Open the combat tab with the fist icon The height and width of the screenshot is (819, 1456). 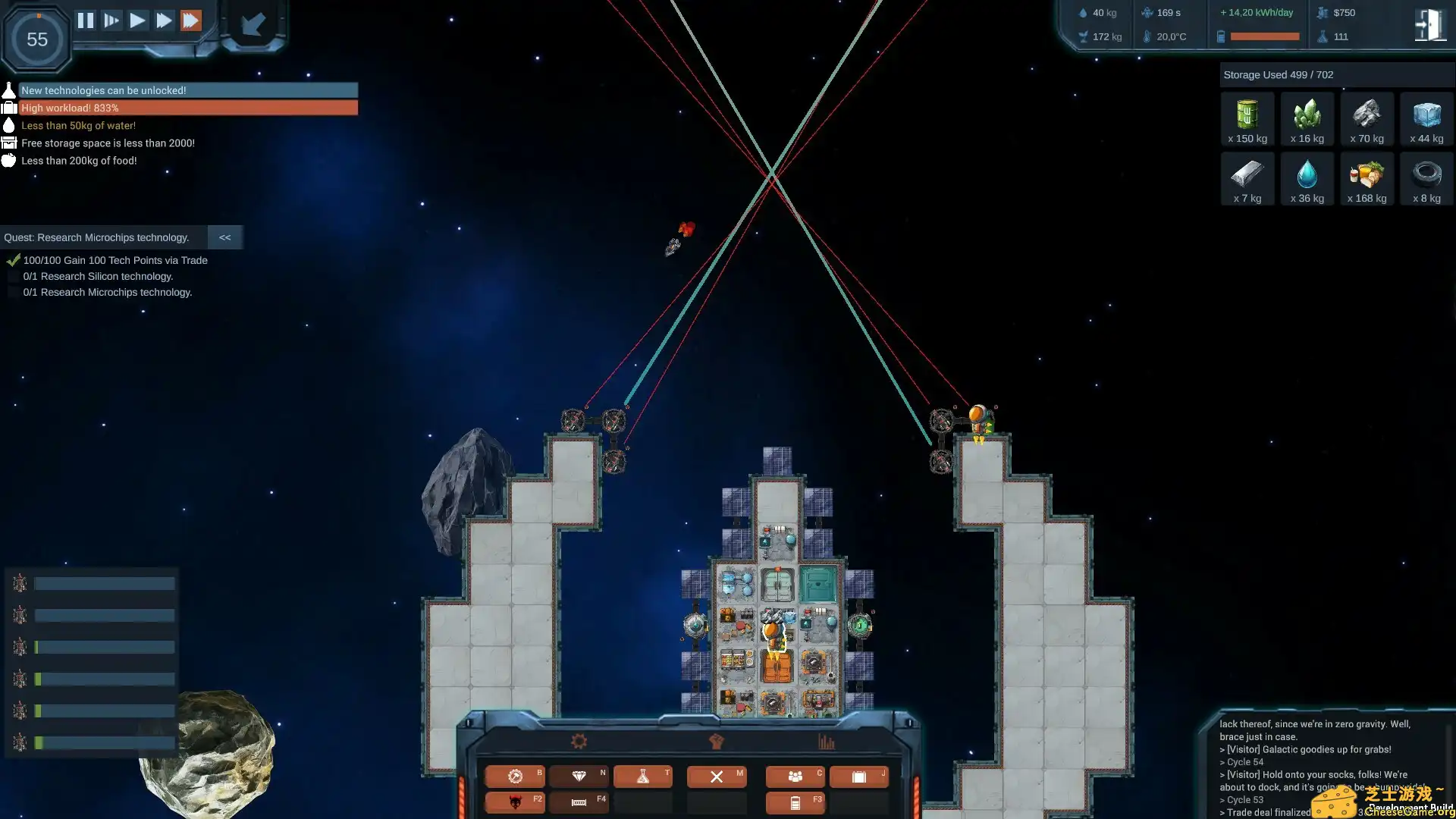(x=715, y=741)
